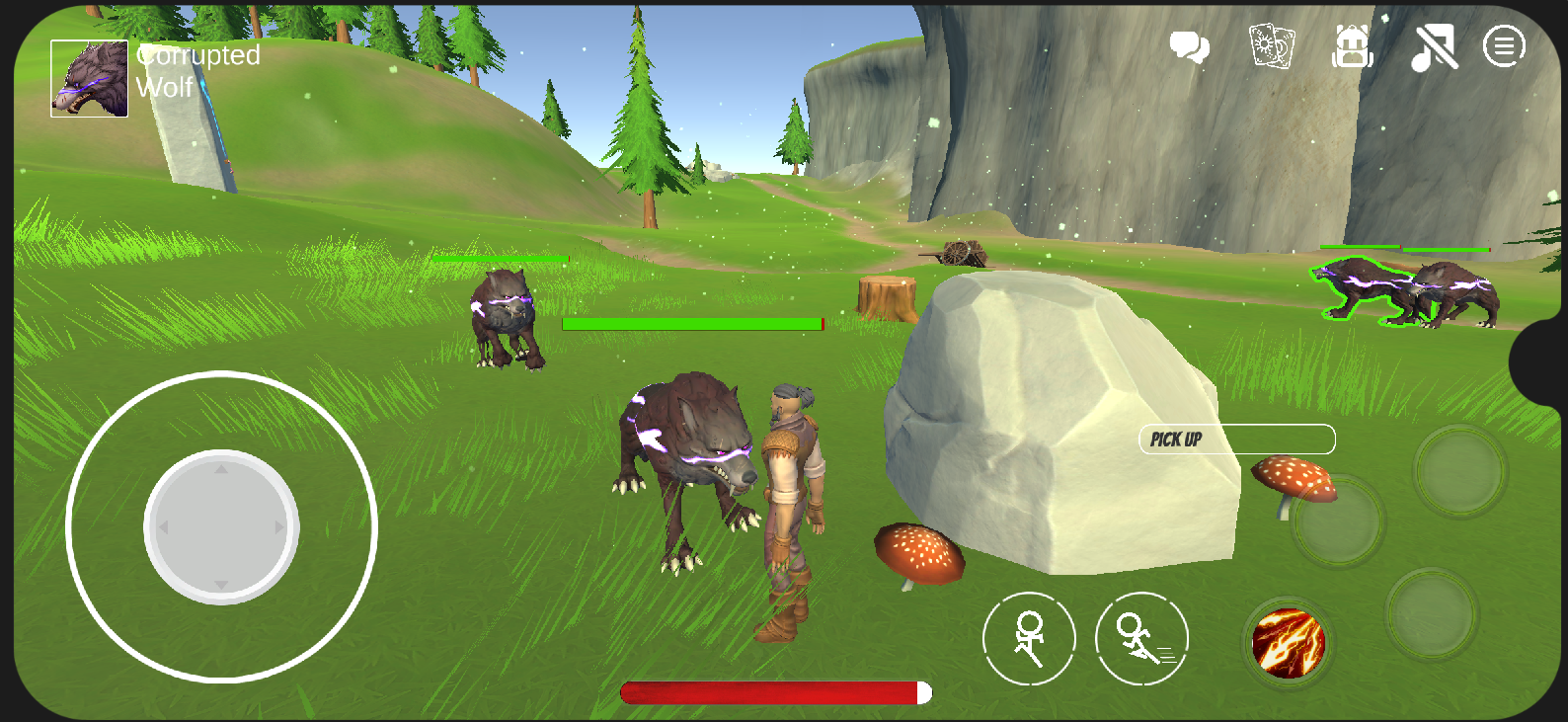This screenshot has width=1568, height=722.
Task: Activate the fire slash ability
Action: tap(1288, 643)
